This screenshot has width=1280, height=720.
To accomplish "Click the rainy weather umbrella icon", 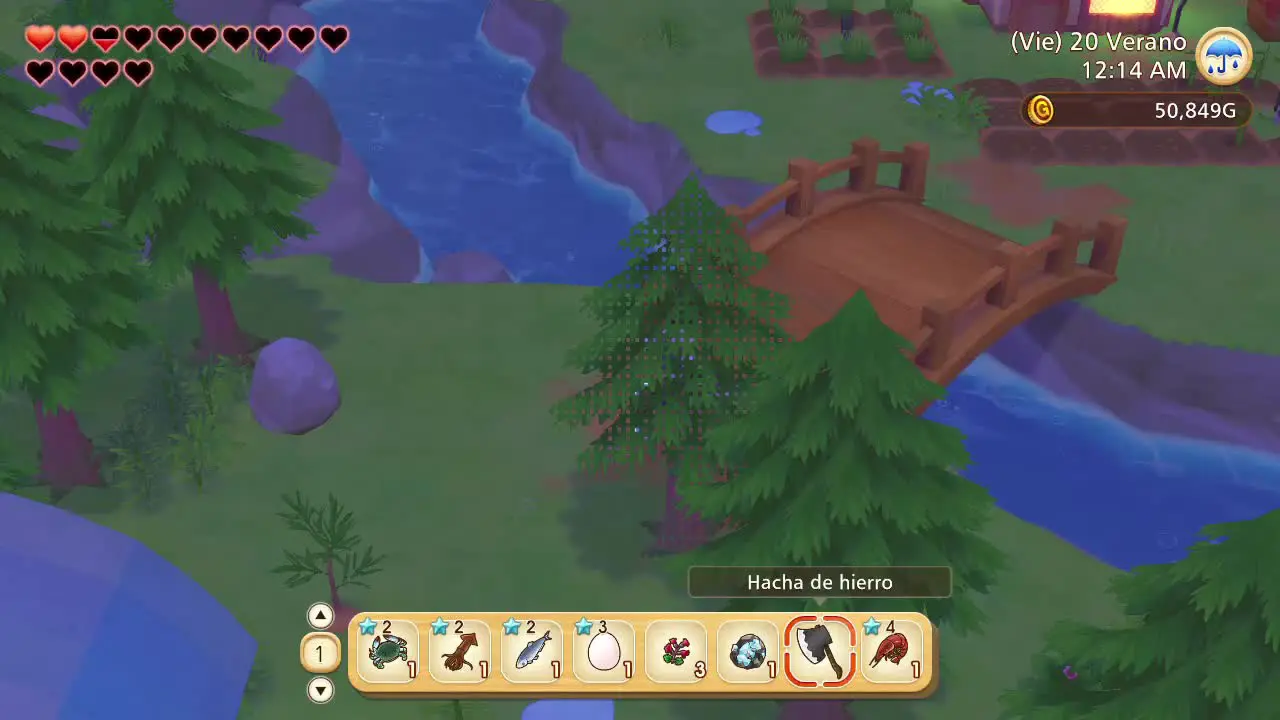I will (x=1223, y=56).
